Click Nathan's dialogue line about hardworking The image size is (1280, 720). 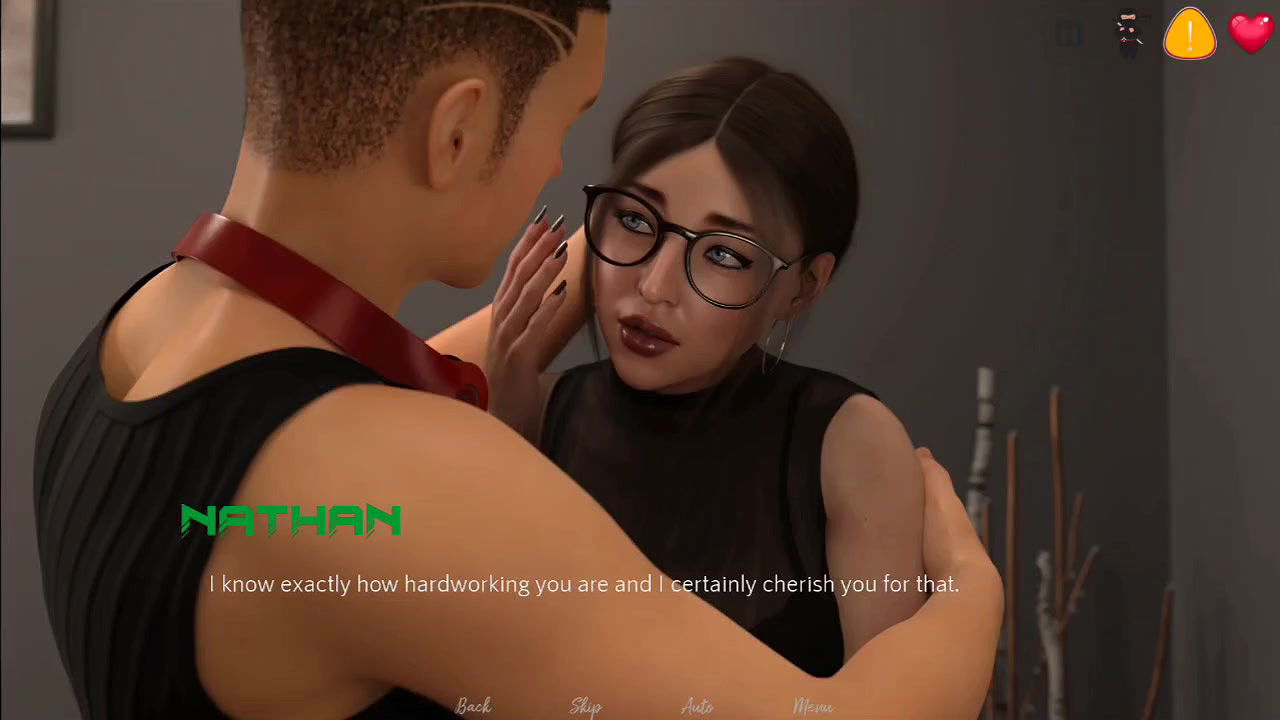585,584
